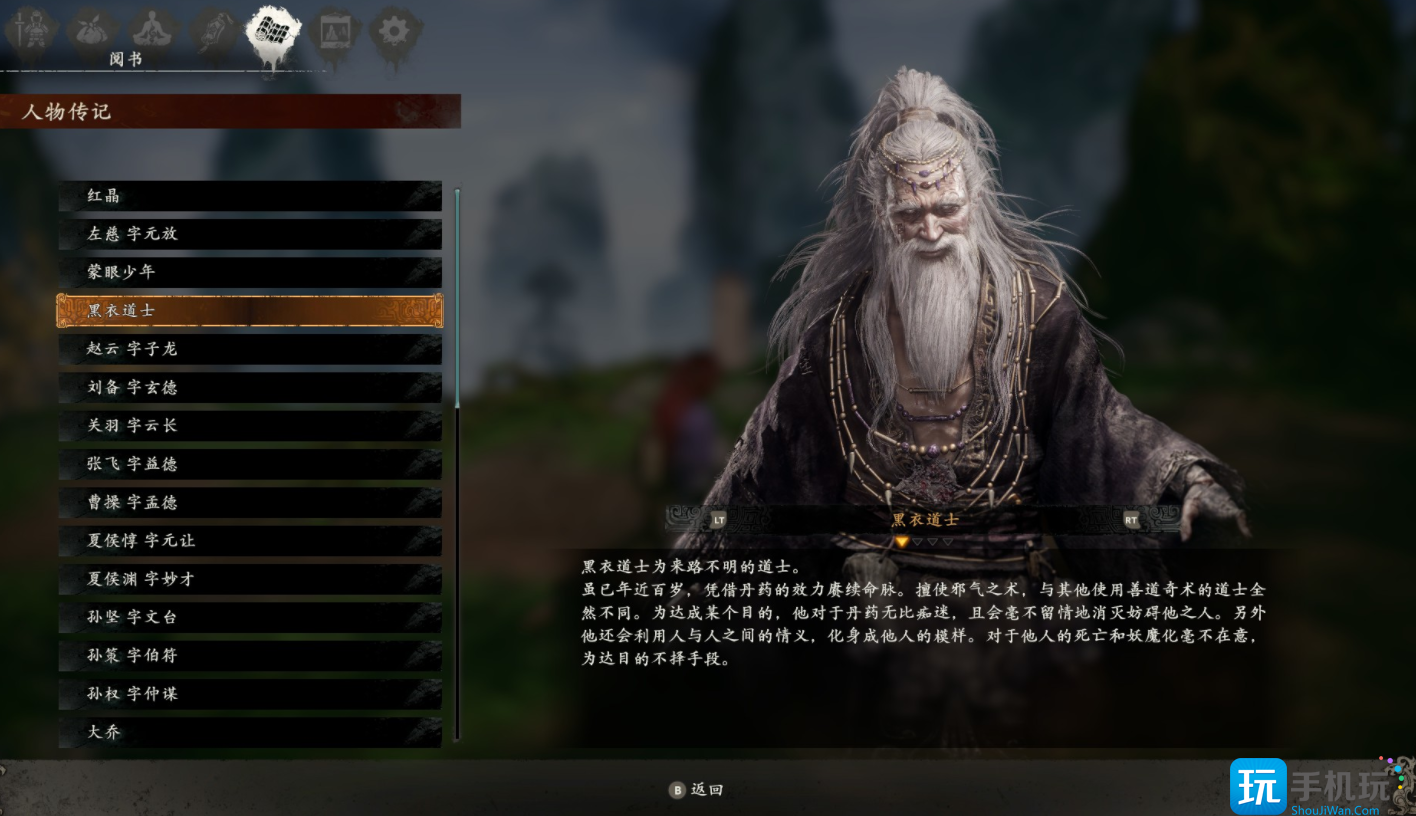The image size is (1416, 816).
Task: View 孙坚 字文台 biography
Action: [250, 617]
